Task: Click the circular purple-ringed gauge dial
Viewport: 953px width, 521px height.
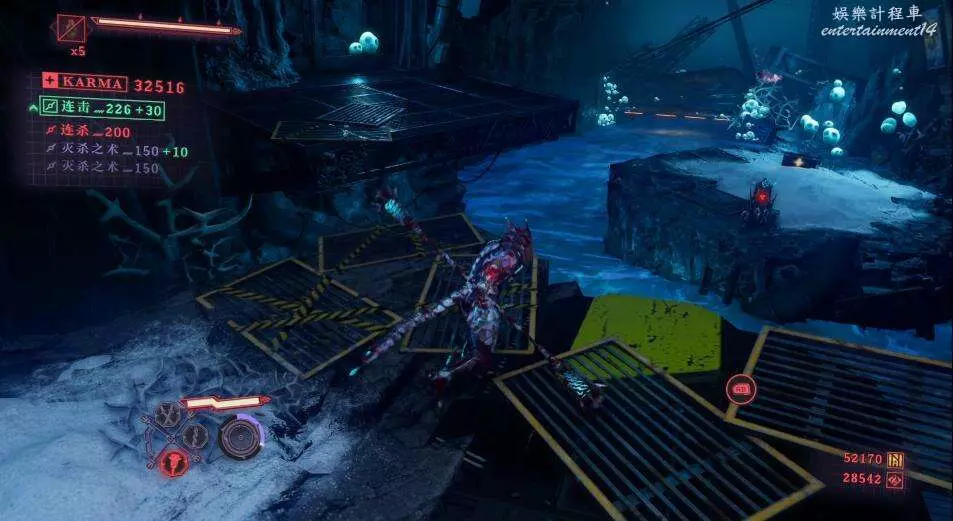Action: [x=240, y=437]
